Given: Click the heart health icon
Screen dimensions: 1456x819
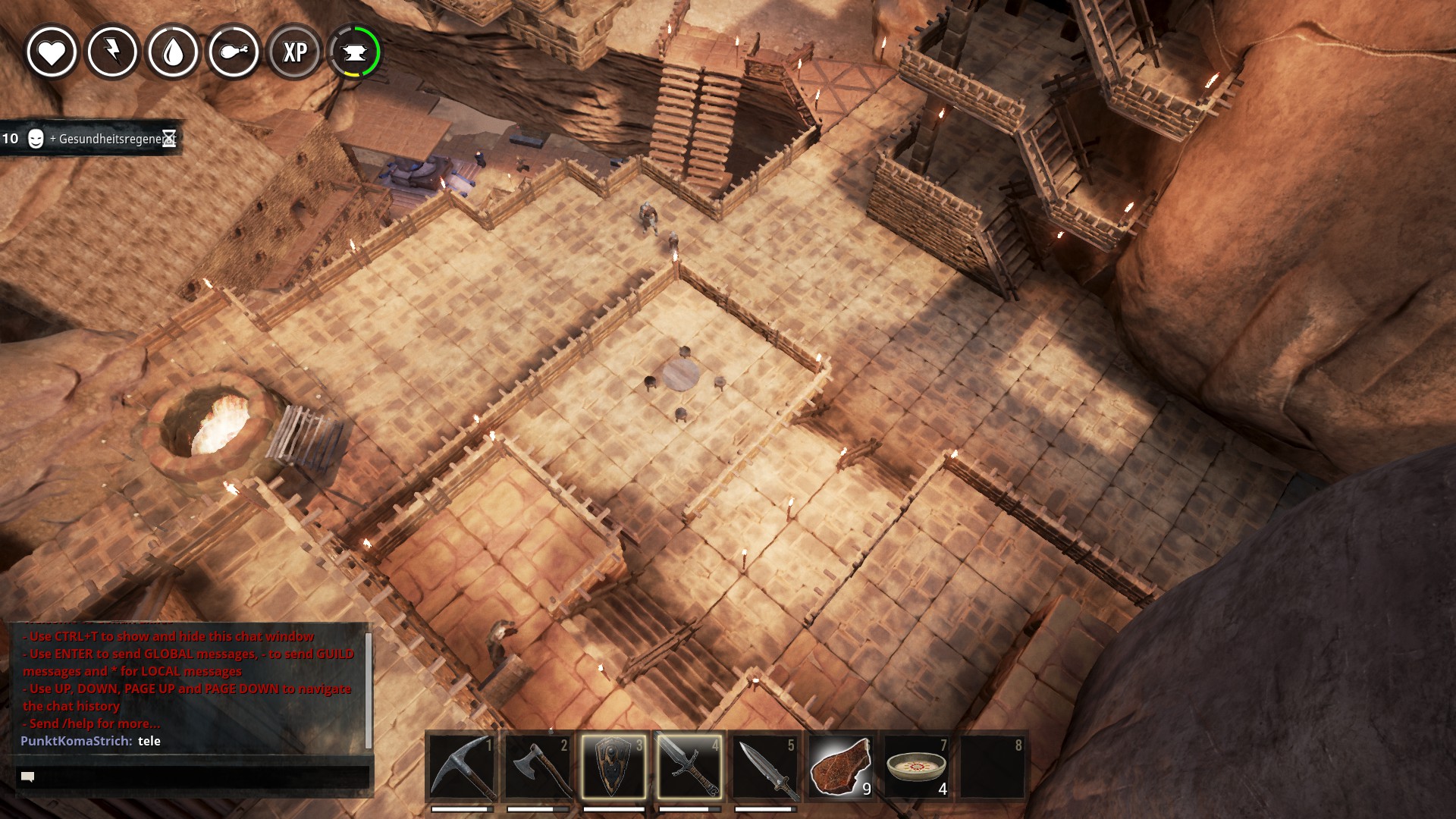Looking at the screenshot, I should tap(52, 52).
